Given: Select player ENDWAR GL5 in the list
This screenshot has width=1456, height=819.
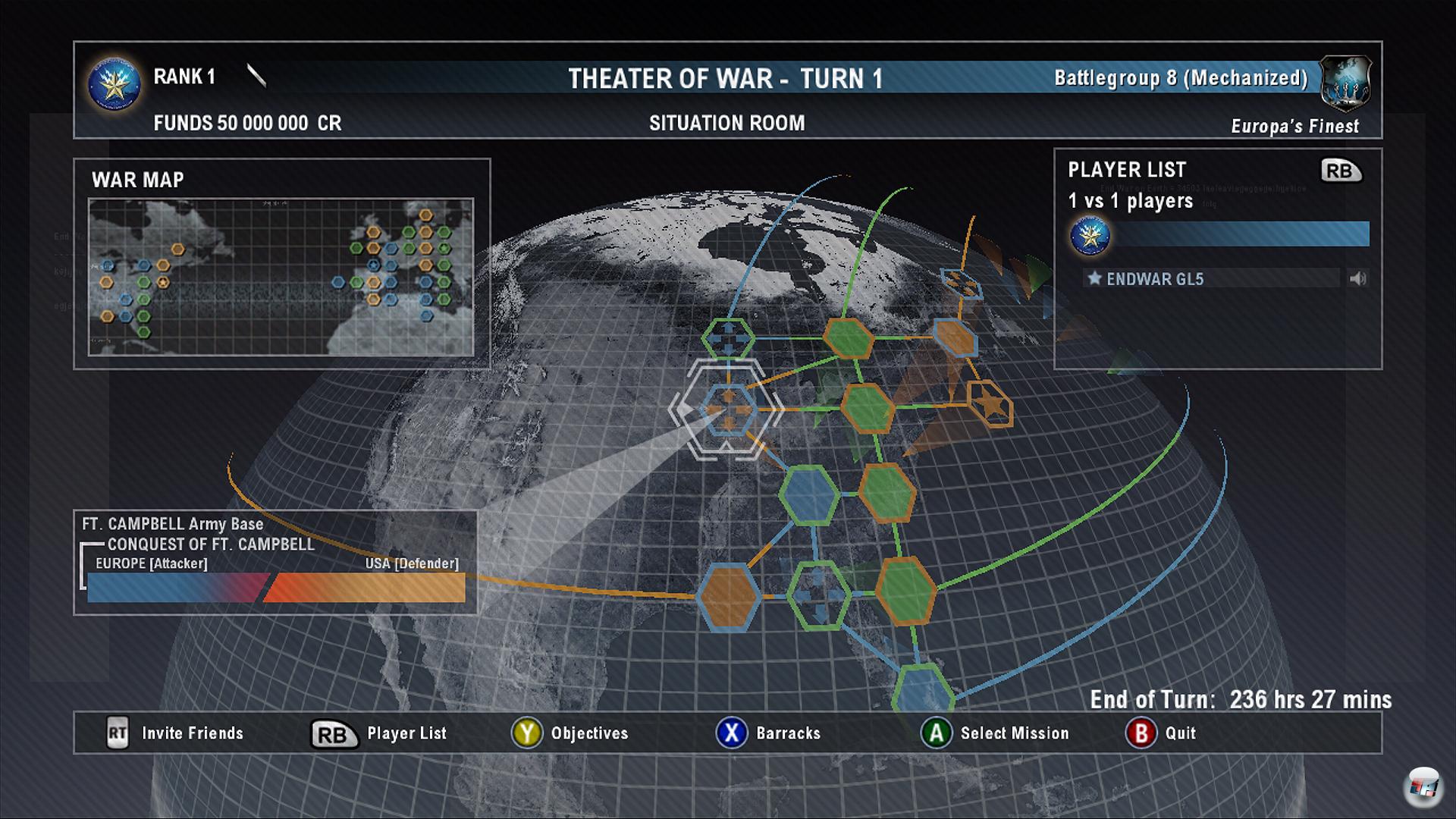Looking at the screenshot, I should pyautogui.click(x=1154, y=279).
